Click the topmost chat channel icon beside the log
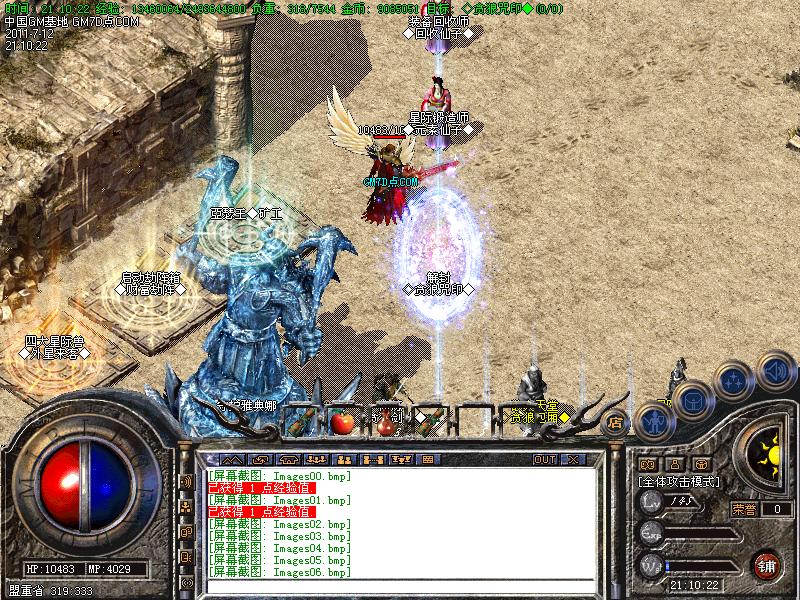Viewport: 800px width, 600px height. 187,482
